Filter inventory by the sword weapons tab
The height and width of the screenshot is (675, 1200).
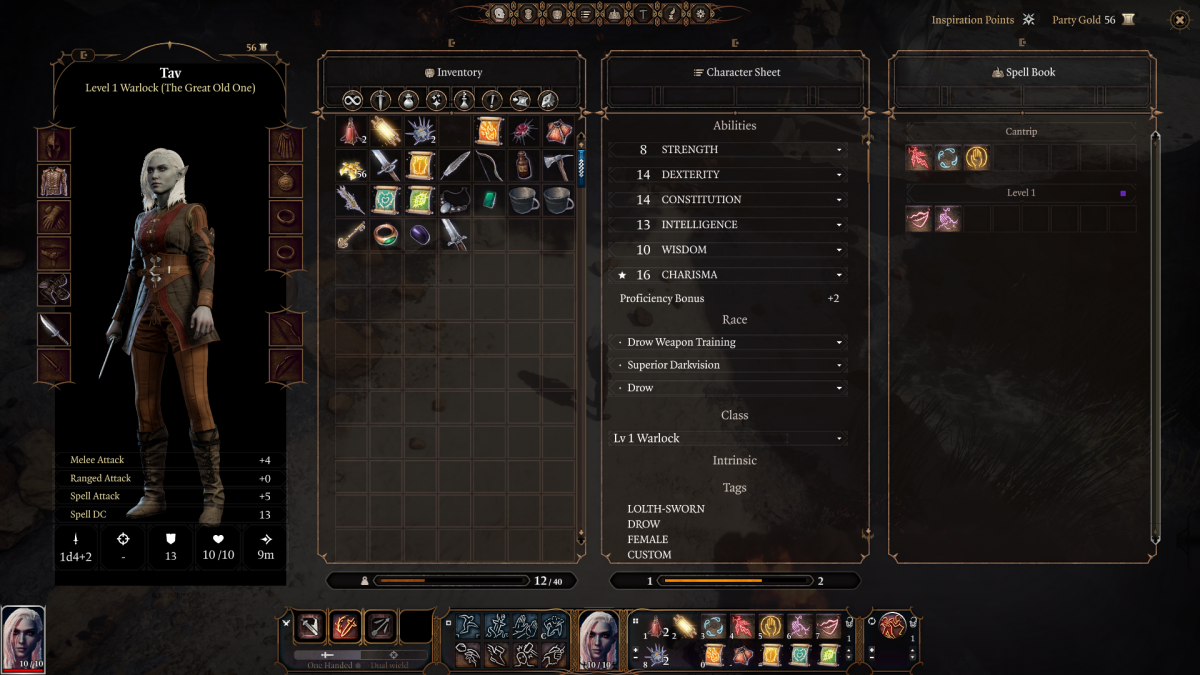(x=380, y=100)
